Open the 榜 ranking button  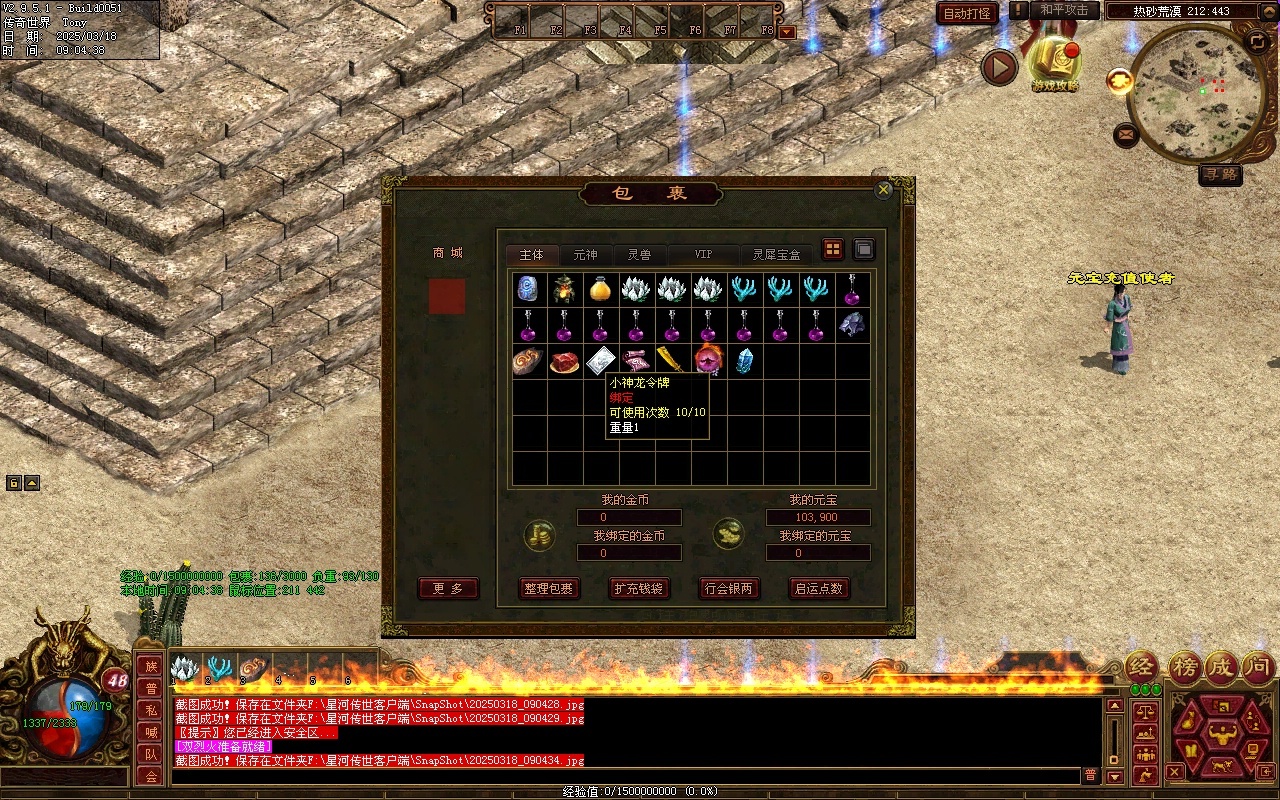coord(1186,666)
